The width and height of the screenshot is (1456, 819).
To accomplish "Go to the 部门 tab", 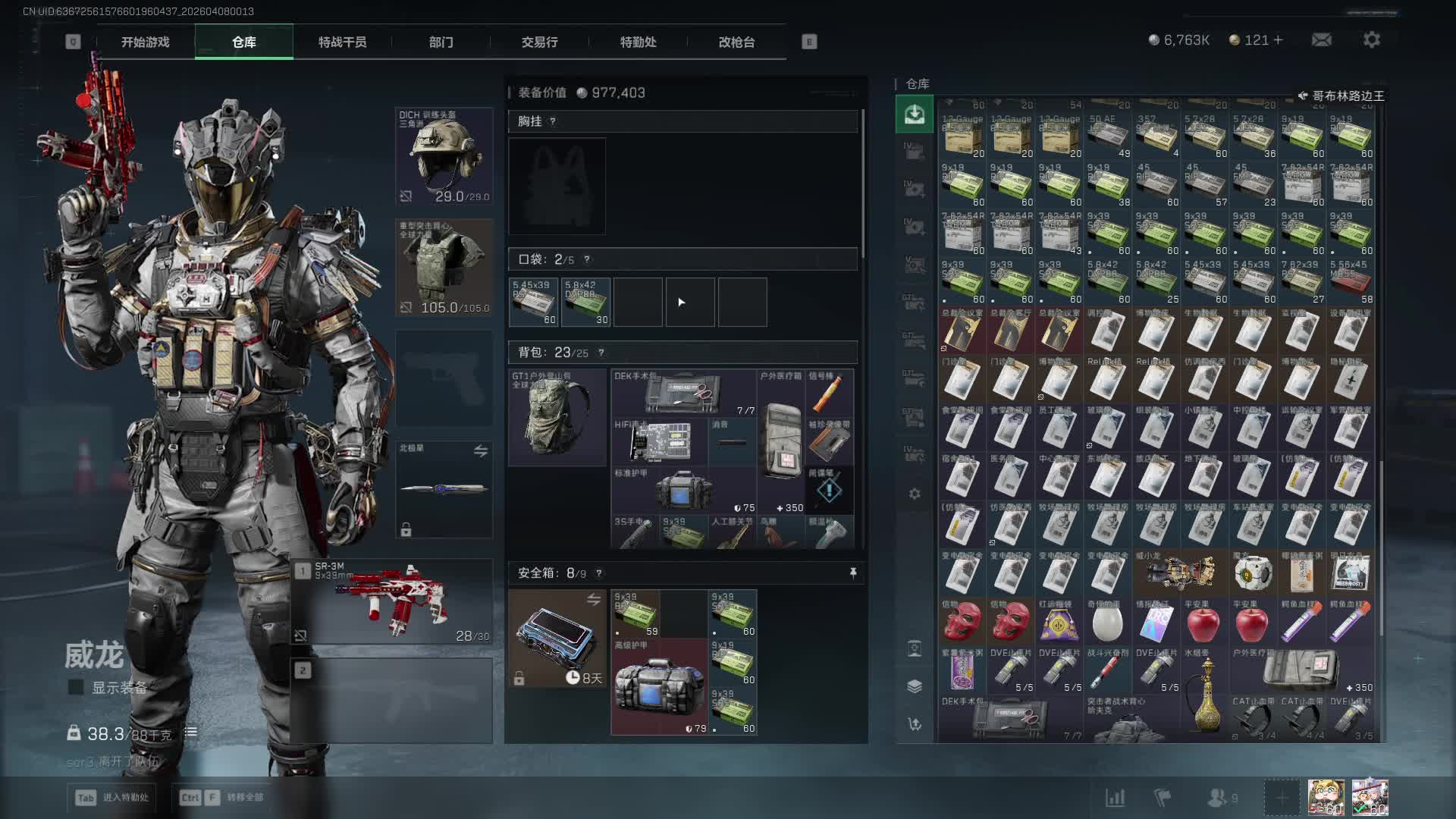I will point(441,42).
